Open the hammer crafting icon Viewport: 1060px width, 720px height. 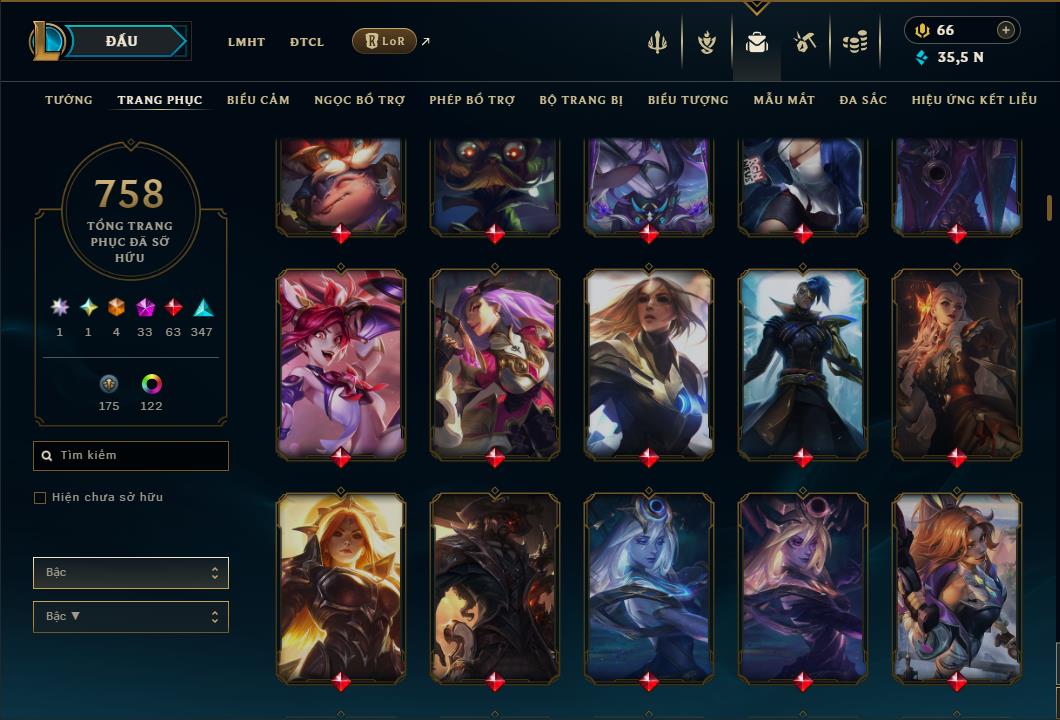pyautogui.click(x=805, y=42)
